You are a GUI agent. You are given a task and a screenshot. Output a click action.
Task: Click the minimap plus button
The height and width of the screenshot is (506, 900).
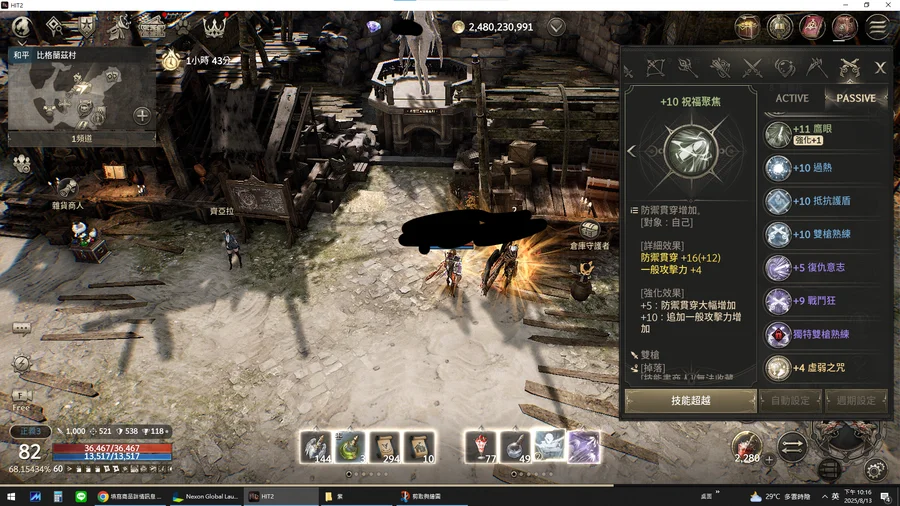(x=142, y=115)
